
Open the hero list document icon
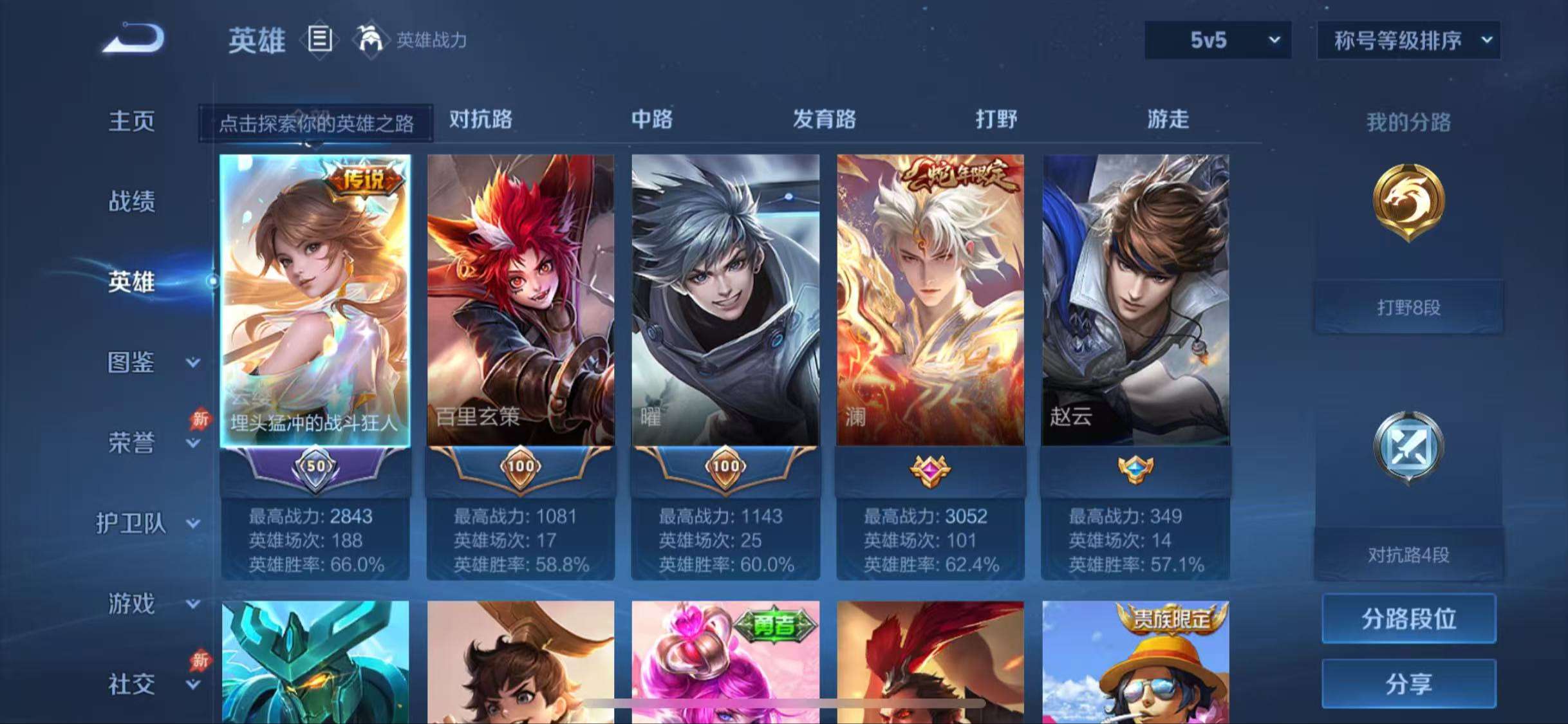[319, 40]
